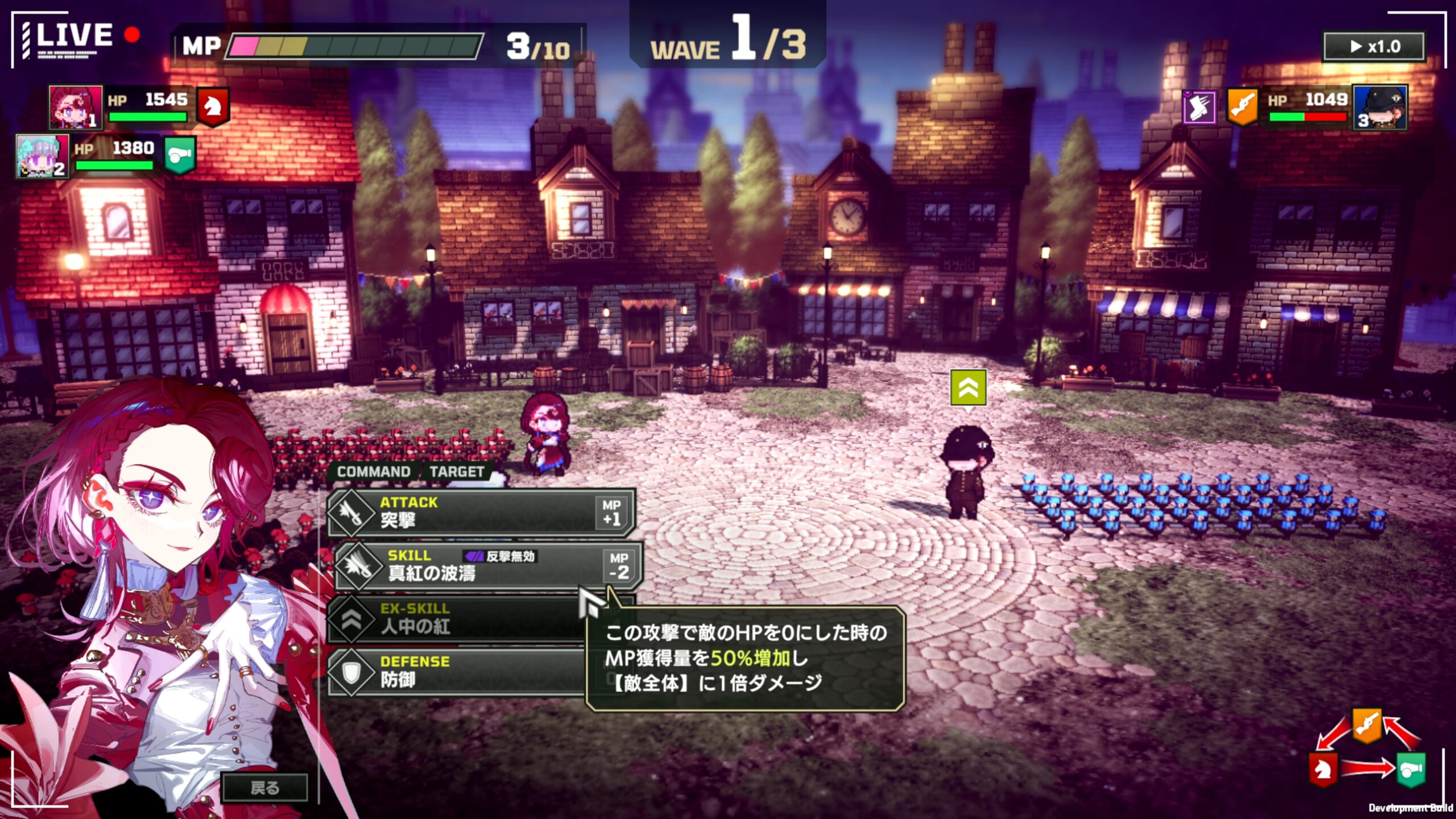Pick the DEFENSE 防御 command
The height and width of the screenshot is (819, 1456).
455,671
